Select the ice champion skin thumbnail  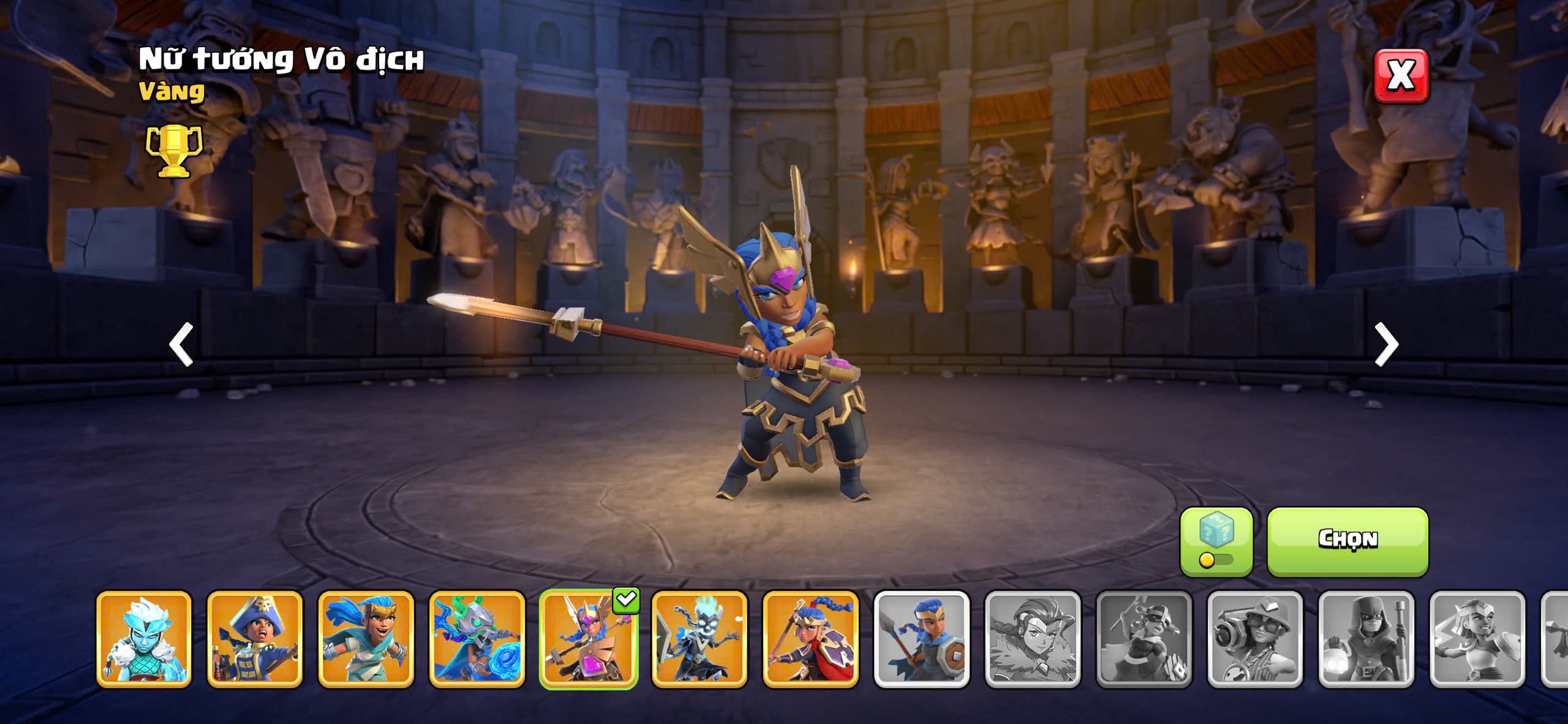[144, 638]
